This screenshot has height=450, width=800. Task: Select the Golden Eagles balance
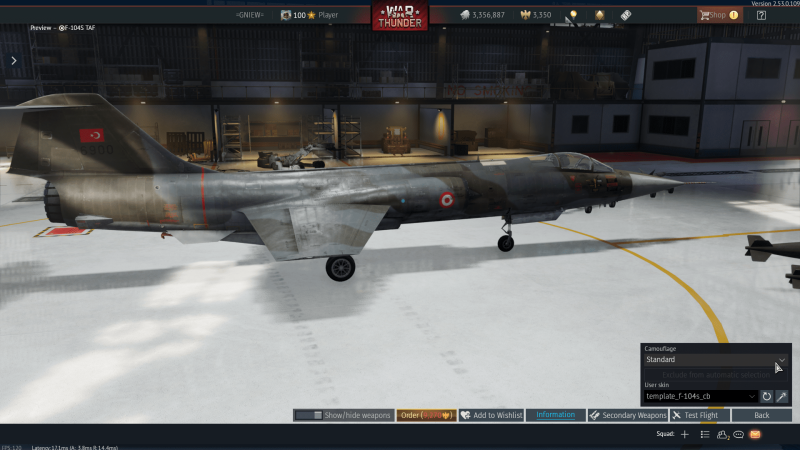[x=535, y=15]
